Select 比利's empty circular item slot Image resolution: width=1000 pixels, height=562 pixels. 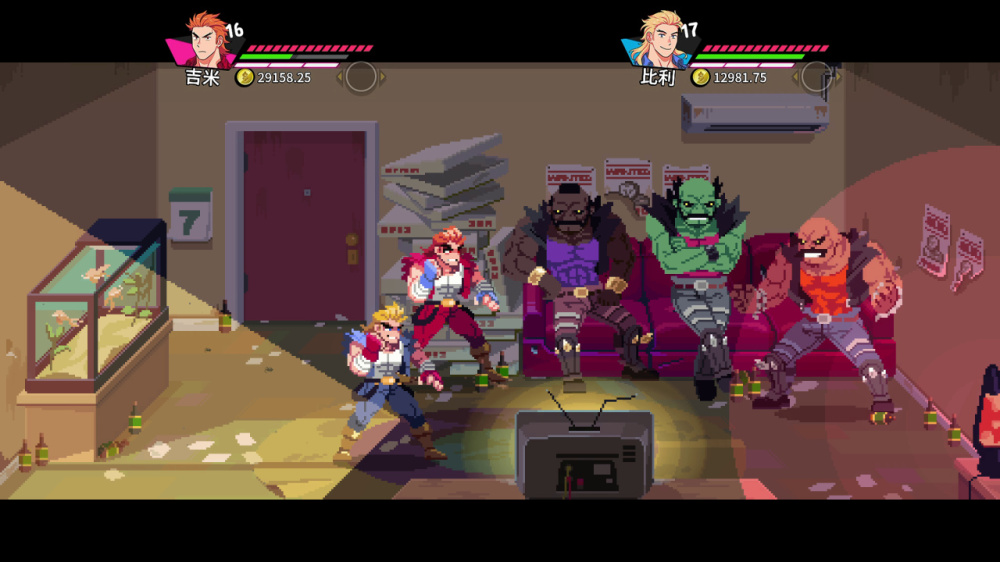817,77
